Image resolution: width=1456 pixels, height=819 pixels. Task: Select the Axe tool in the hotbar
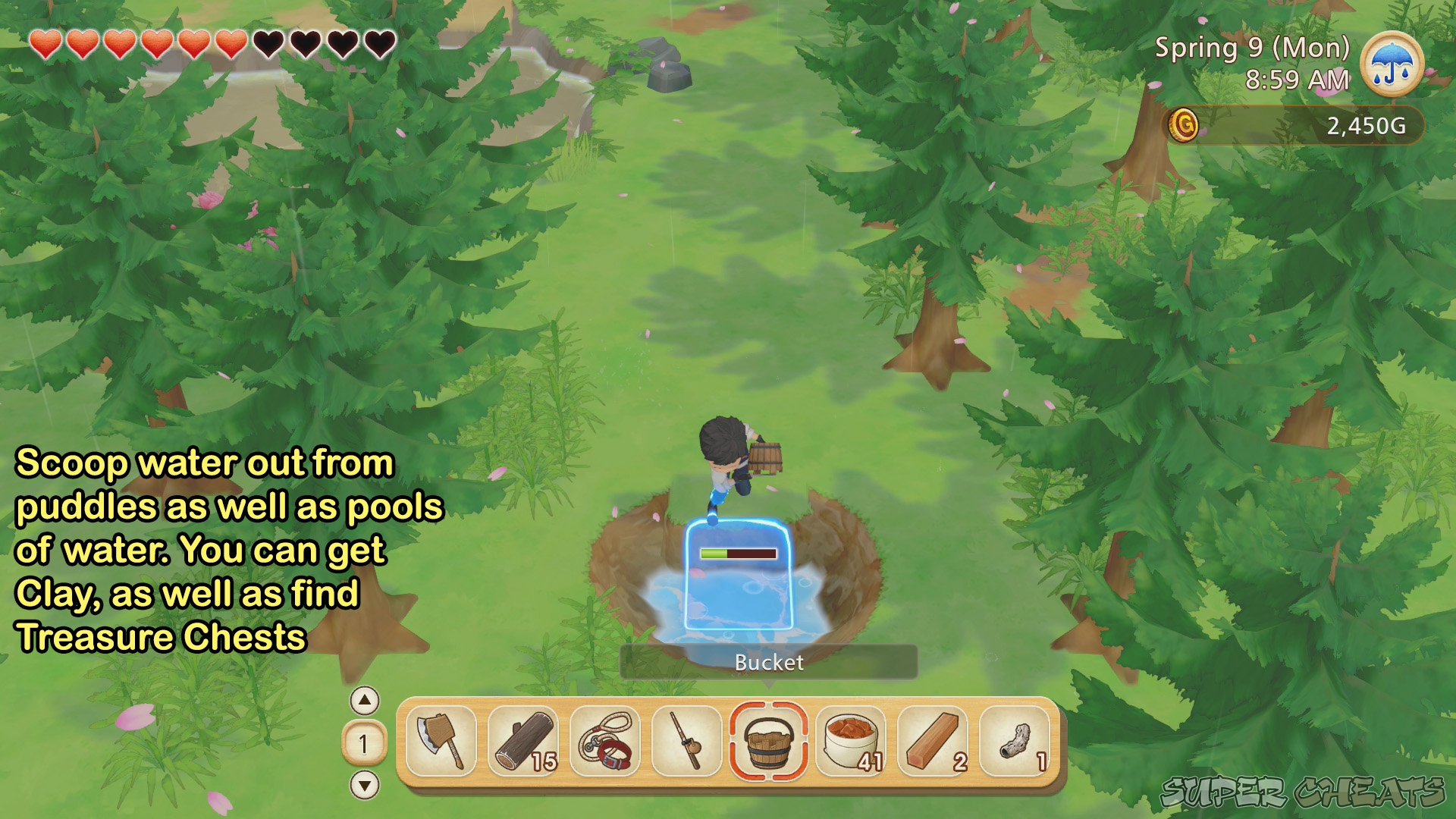coord(441,739)
